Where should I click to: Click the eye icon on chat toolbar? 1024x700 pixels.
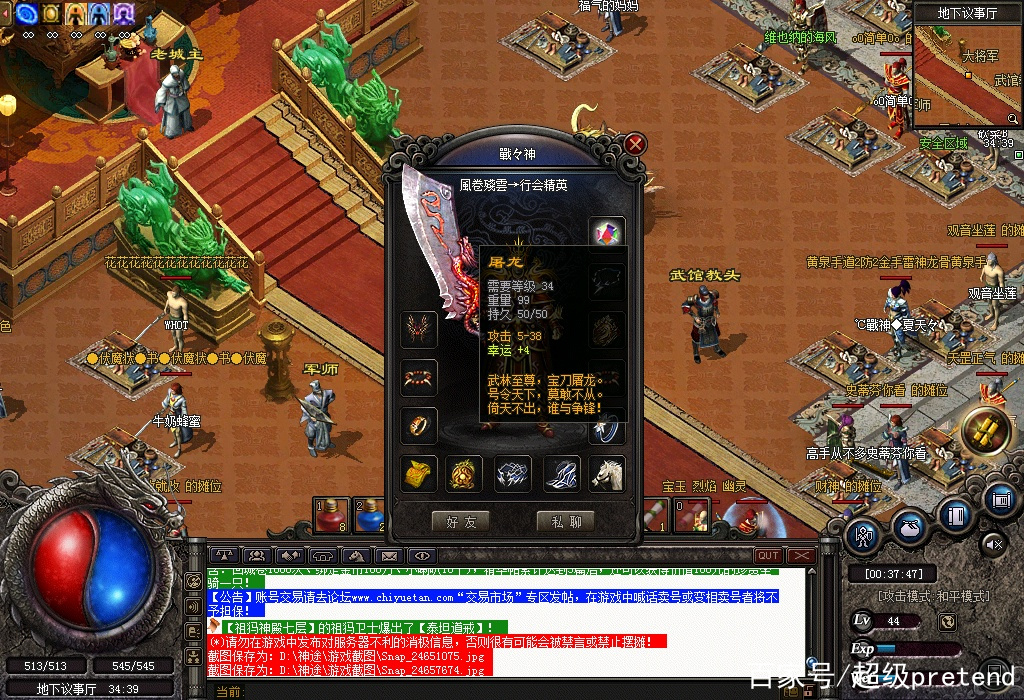click(422, 556)
